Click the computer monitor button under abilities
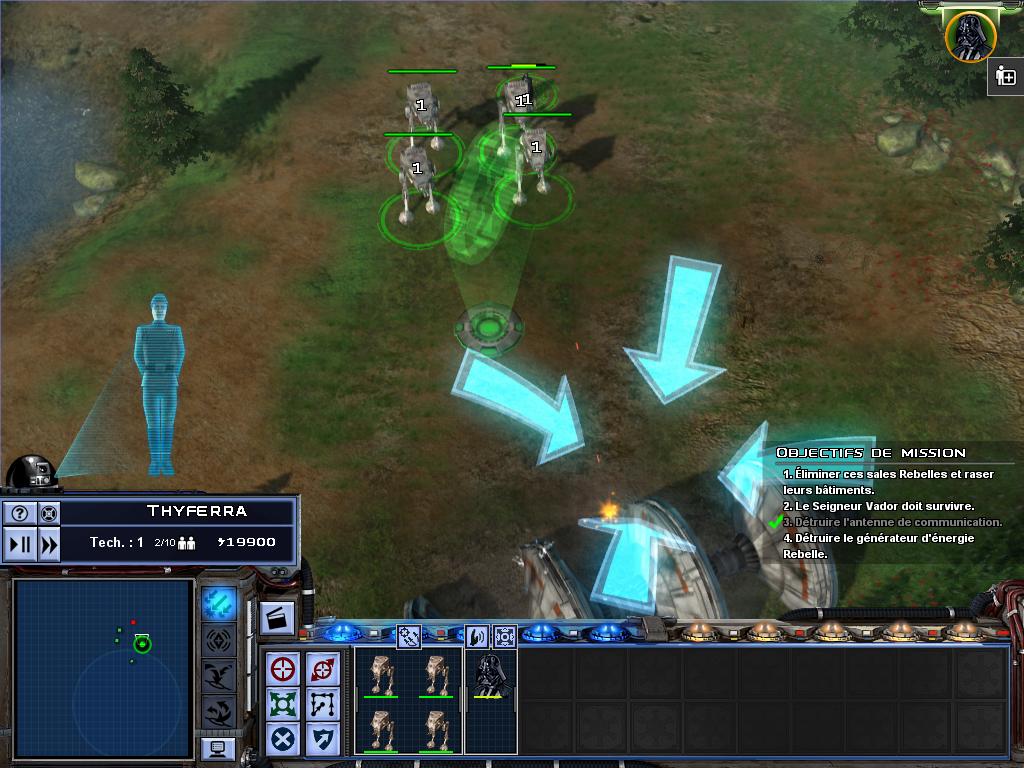Screen dimensions: 1024x768 (x=218, y=748)
